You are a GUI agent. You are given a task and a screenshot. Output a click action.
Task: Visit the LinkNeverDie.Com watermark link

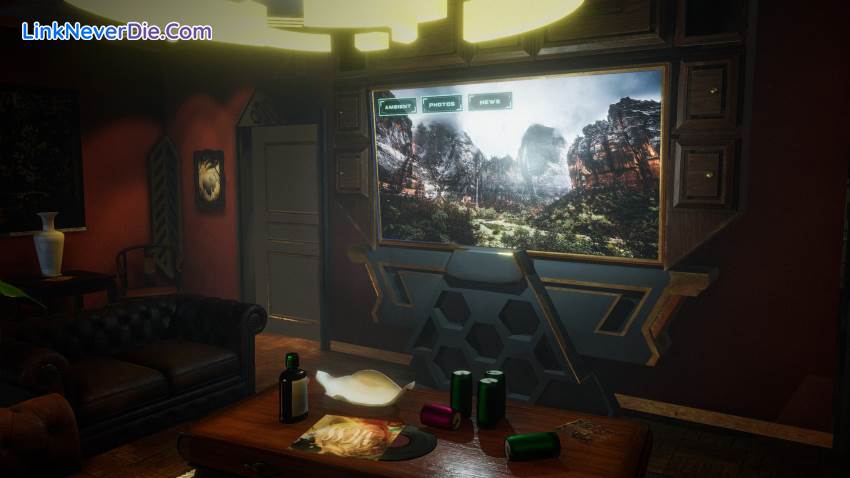(x=117, y=31)
